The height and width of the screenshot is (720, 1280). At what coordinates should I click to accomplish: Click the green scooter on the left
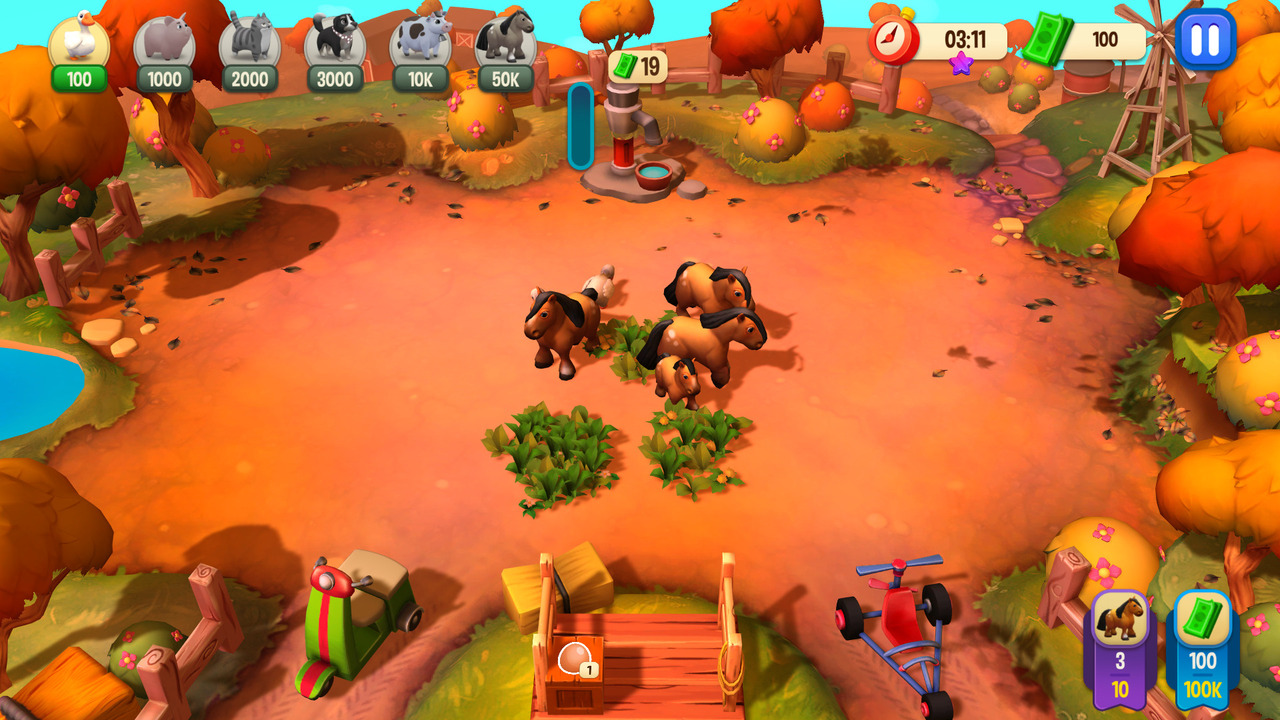pos(350,625)
